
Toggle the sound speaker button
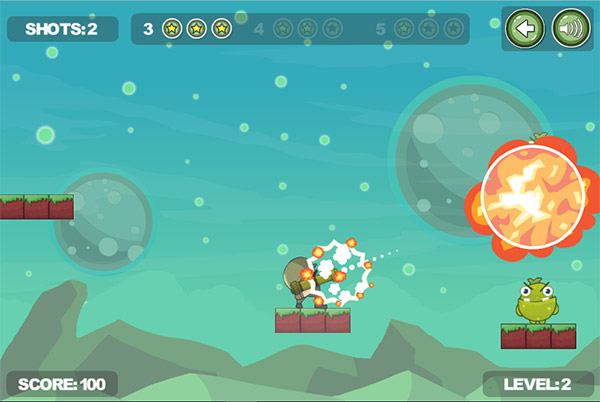[x=571, y=29]
